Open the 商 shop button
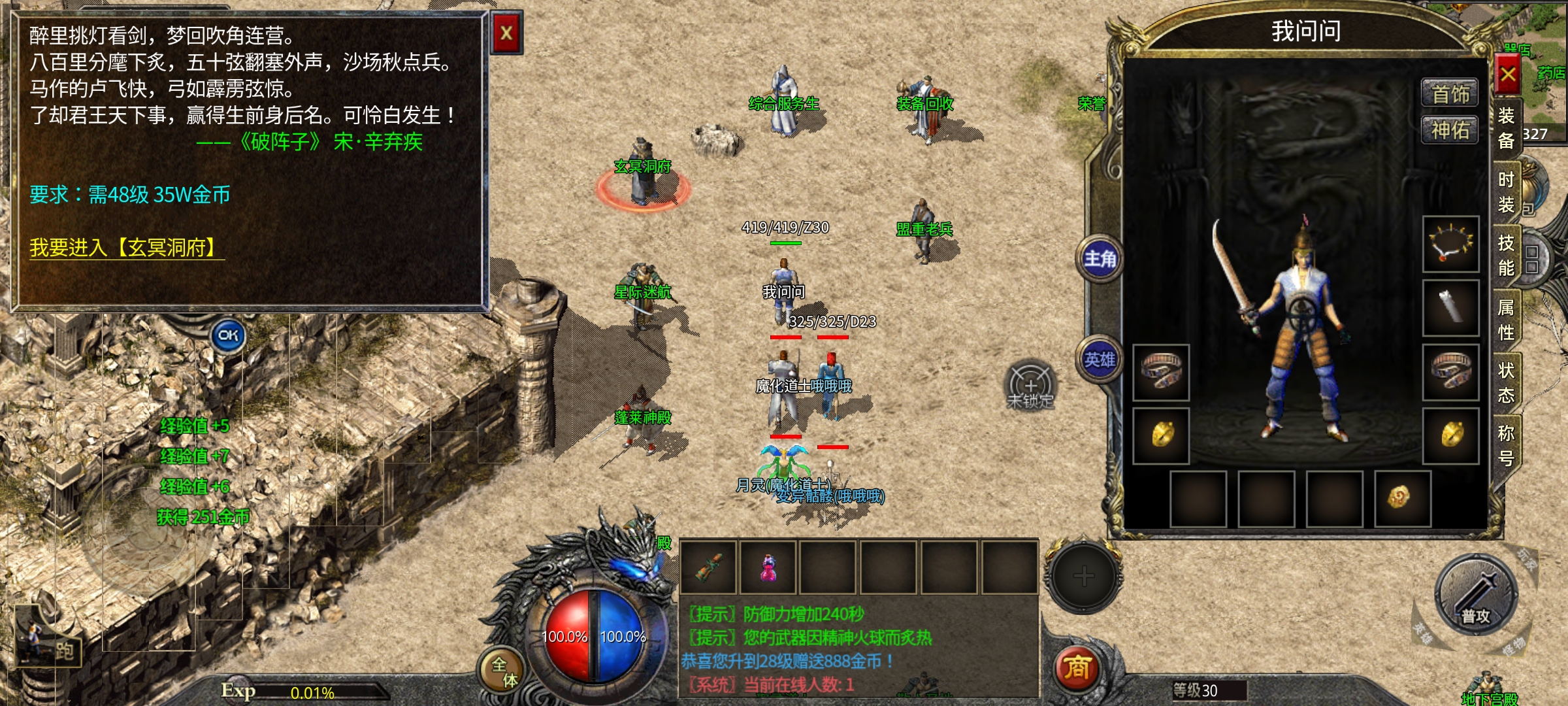The image size is (1568, 706). (1077, 668)
